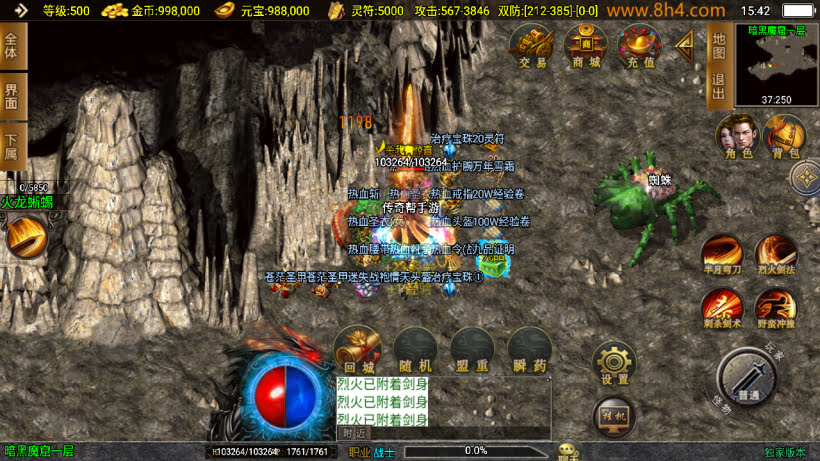This screenshot has height=461, width=820.
Task: Activate the 烈火剑法 skill
Action: coord(775,254)
